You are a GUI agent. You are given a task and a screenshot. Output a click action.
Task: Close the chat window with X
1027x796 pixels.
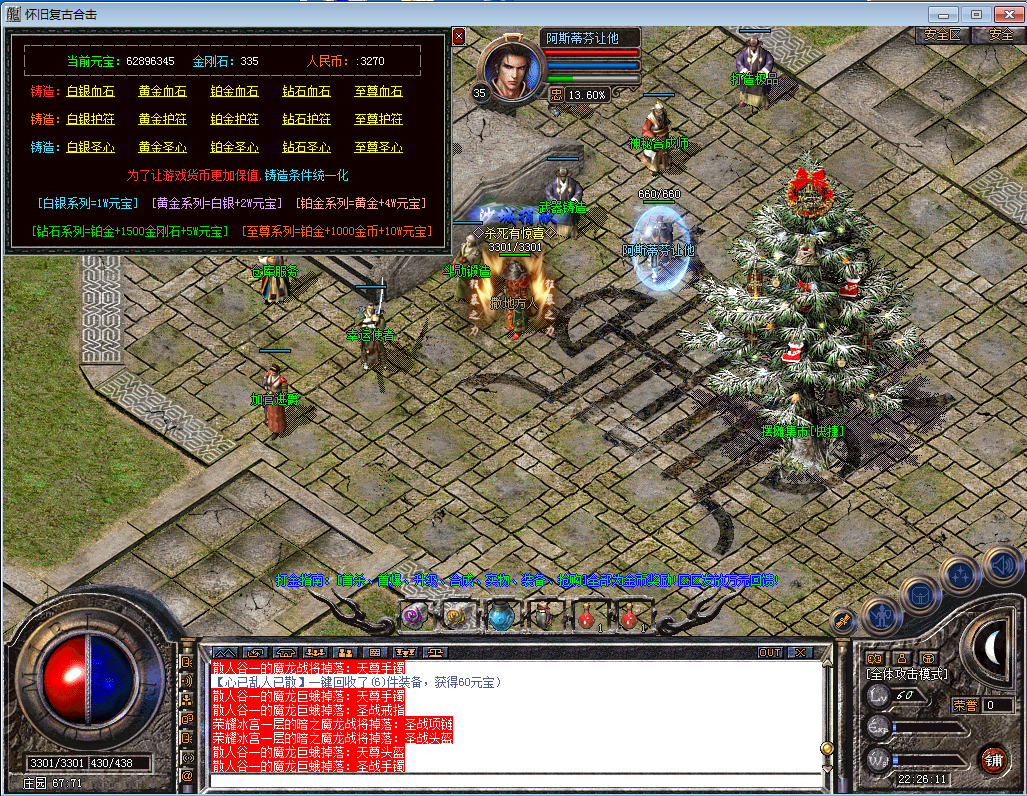click(799, 653)
